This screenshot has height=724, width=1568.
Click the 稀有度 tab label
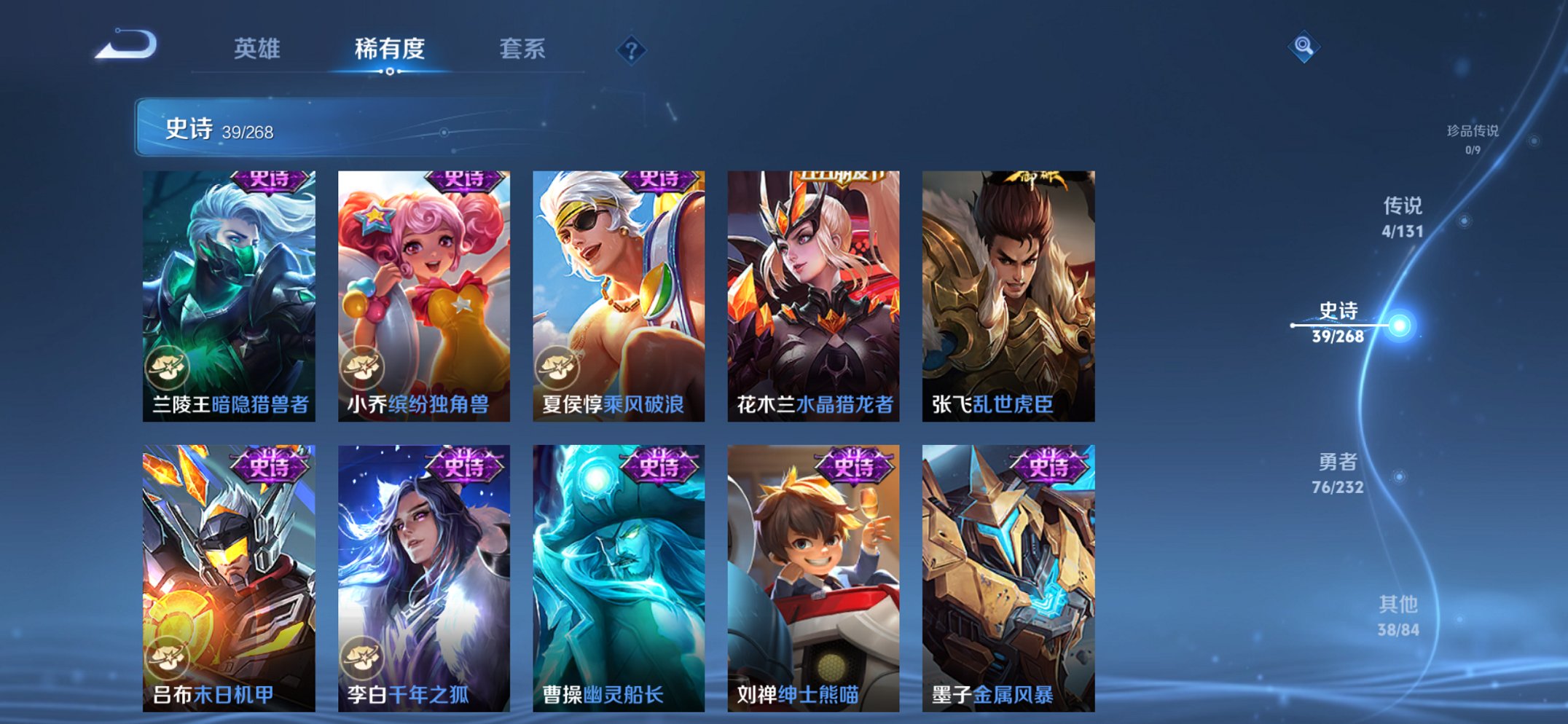pyautogui.click(x=390, y=49)
